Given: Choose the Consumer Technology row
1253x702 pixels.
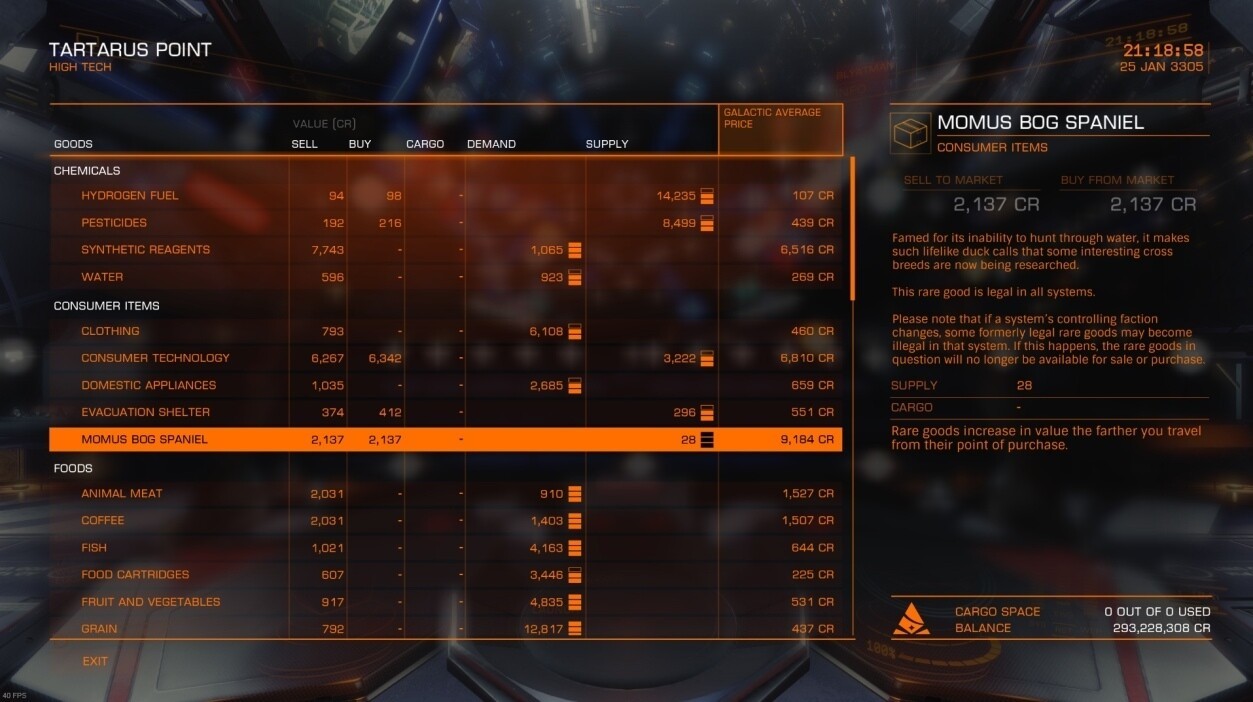Looking at the screenshot, I should (x=155, y=358).
